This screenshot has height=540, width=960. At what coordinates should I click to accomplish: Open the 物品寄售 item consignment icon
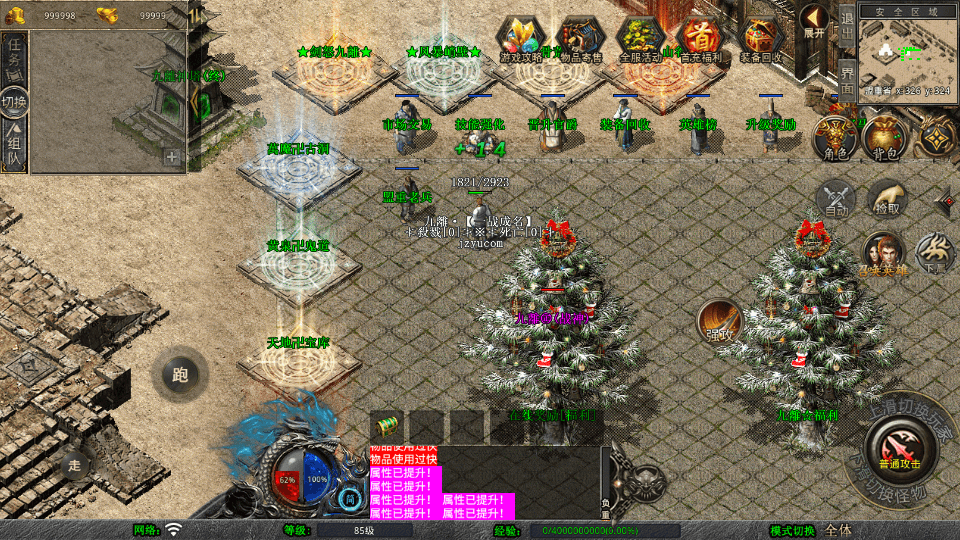click(581, 40)
